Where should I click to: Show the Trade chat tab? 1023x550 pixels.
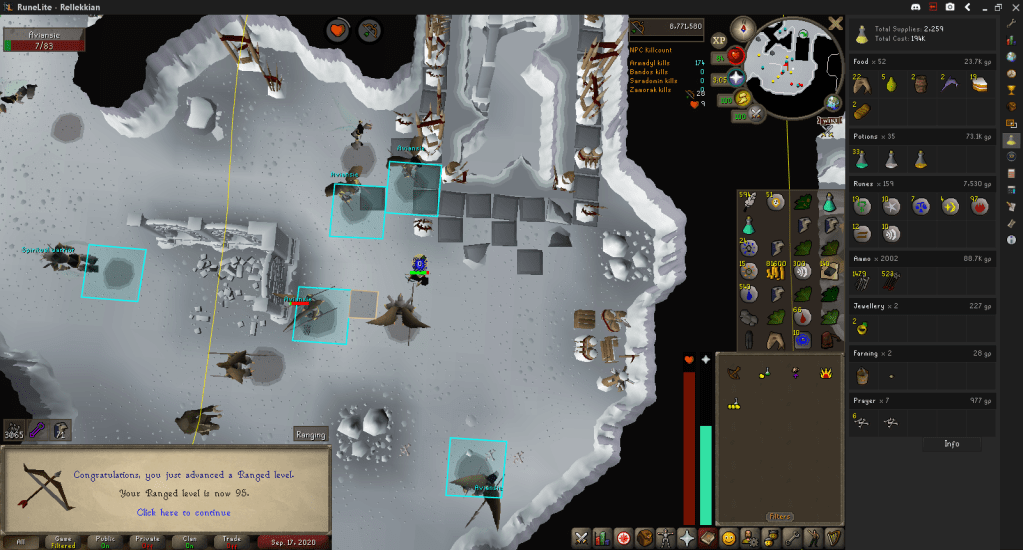tap(232, 541)
